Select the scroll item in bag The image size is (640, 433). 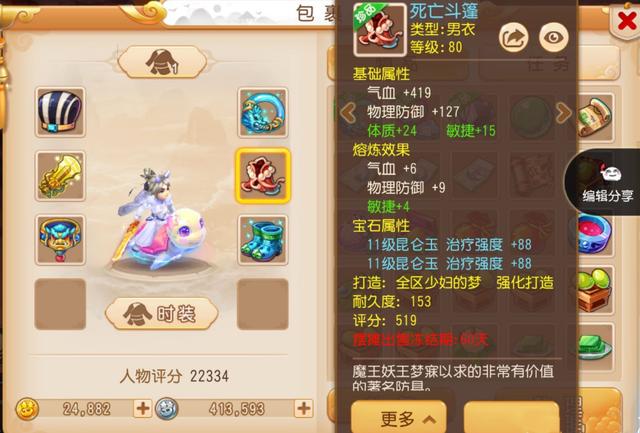597,112
